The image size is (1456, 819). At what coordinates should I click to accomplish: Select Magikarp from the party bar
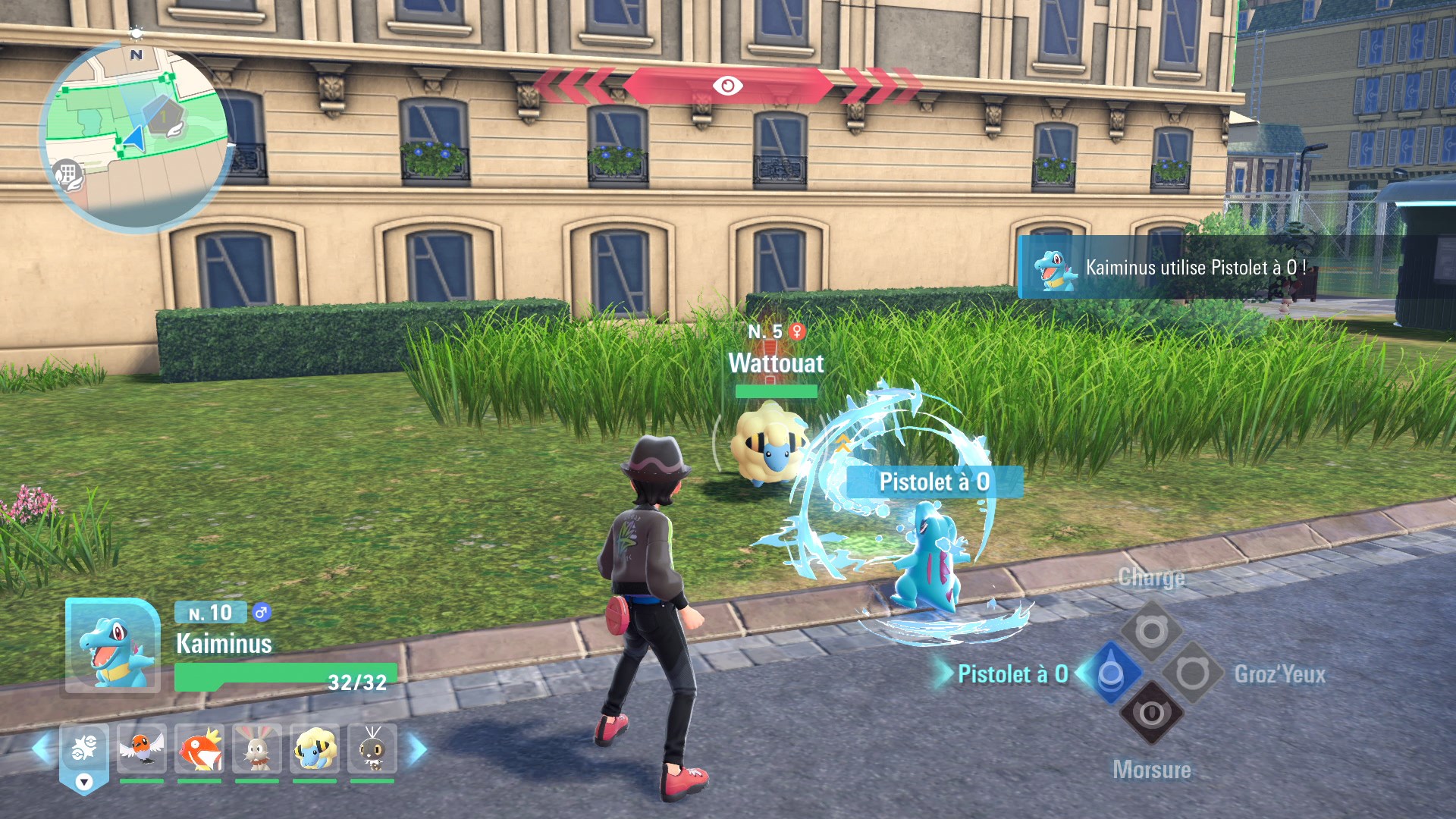click(x=199, y=748)
